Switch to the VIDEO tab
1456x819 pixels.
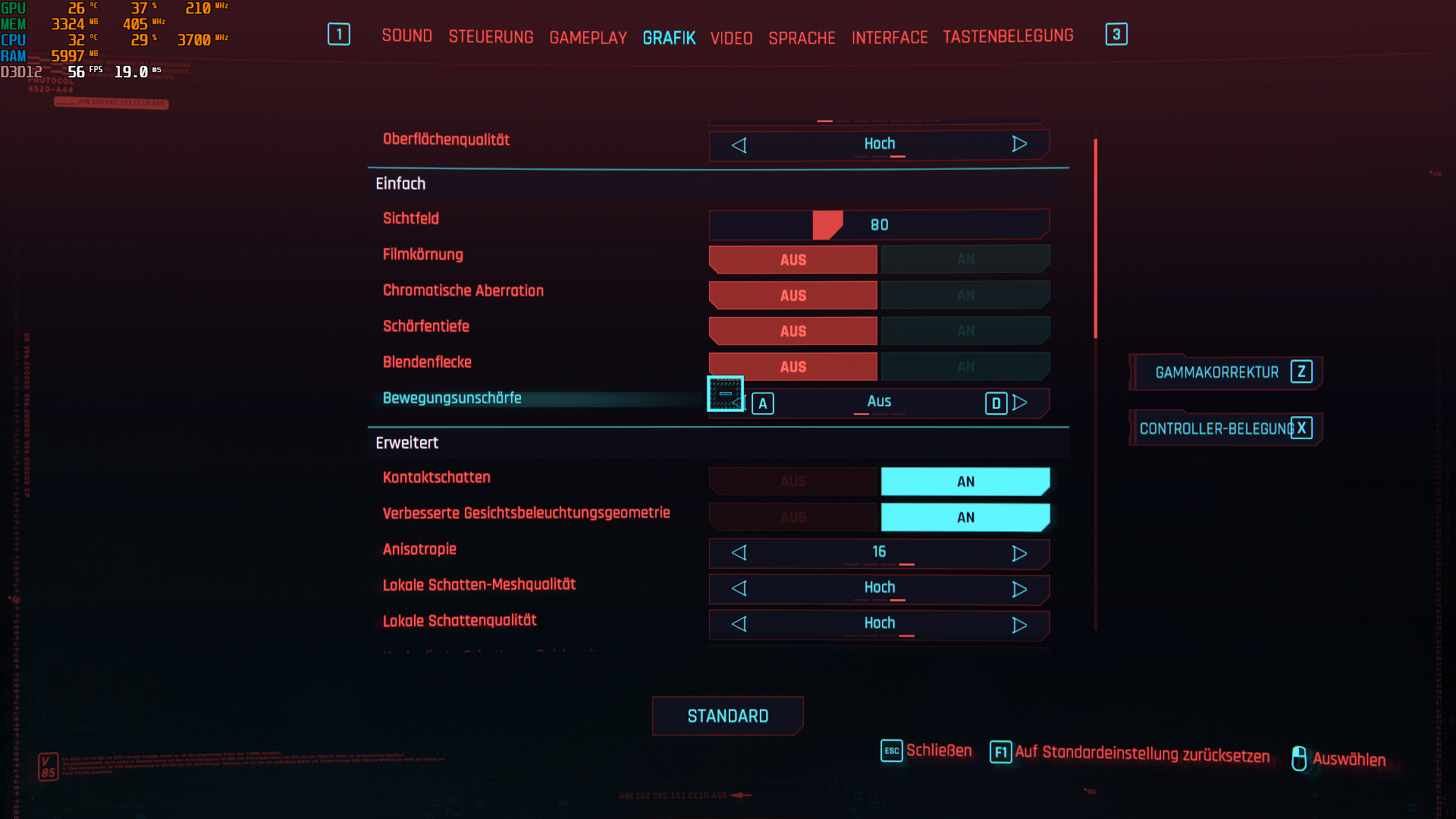coord(730,37)
